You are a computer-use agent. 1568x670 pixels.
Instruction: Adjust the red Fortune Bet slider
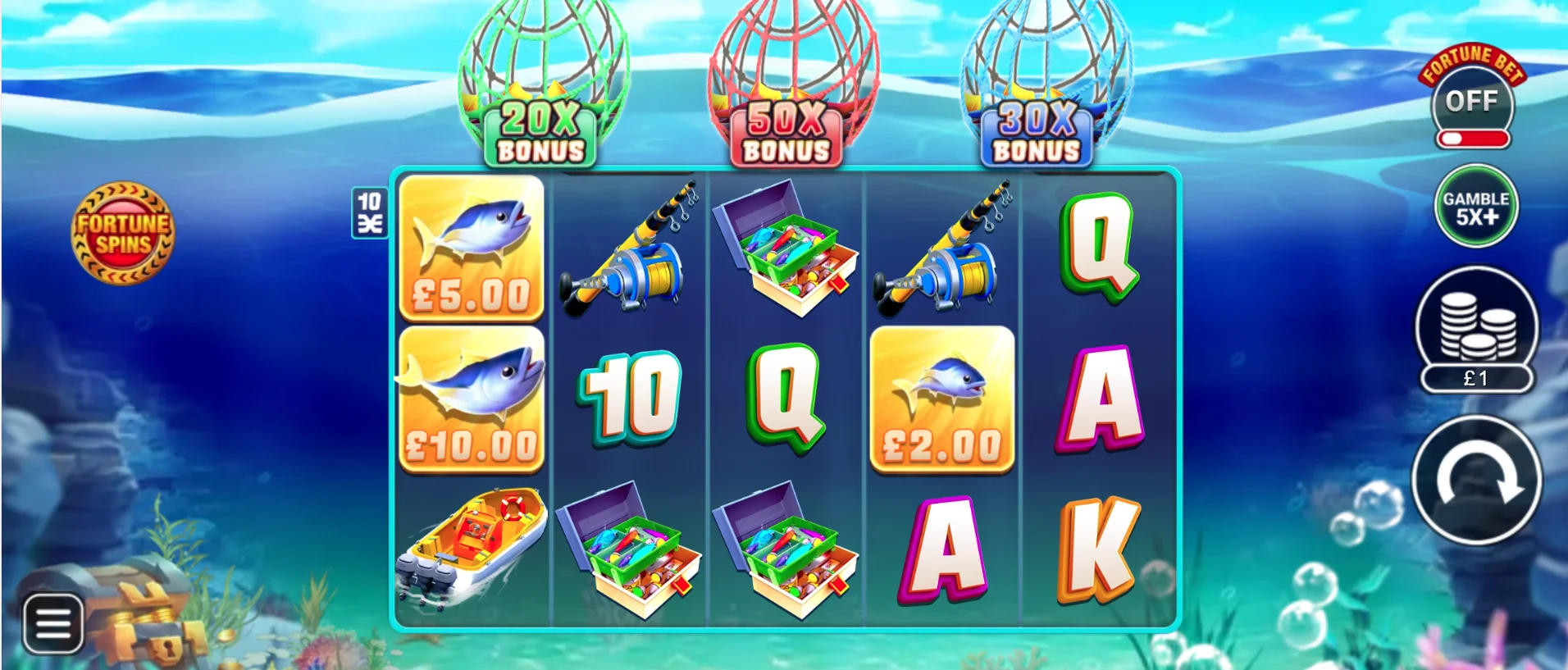pyautogui.click(x=1472, y=139)
